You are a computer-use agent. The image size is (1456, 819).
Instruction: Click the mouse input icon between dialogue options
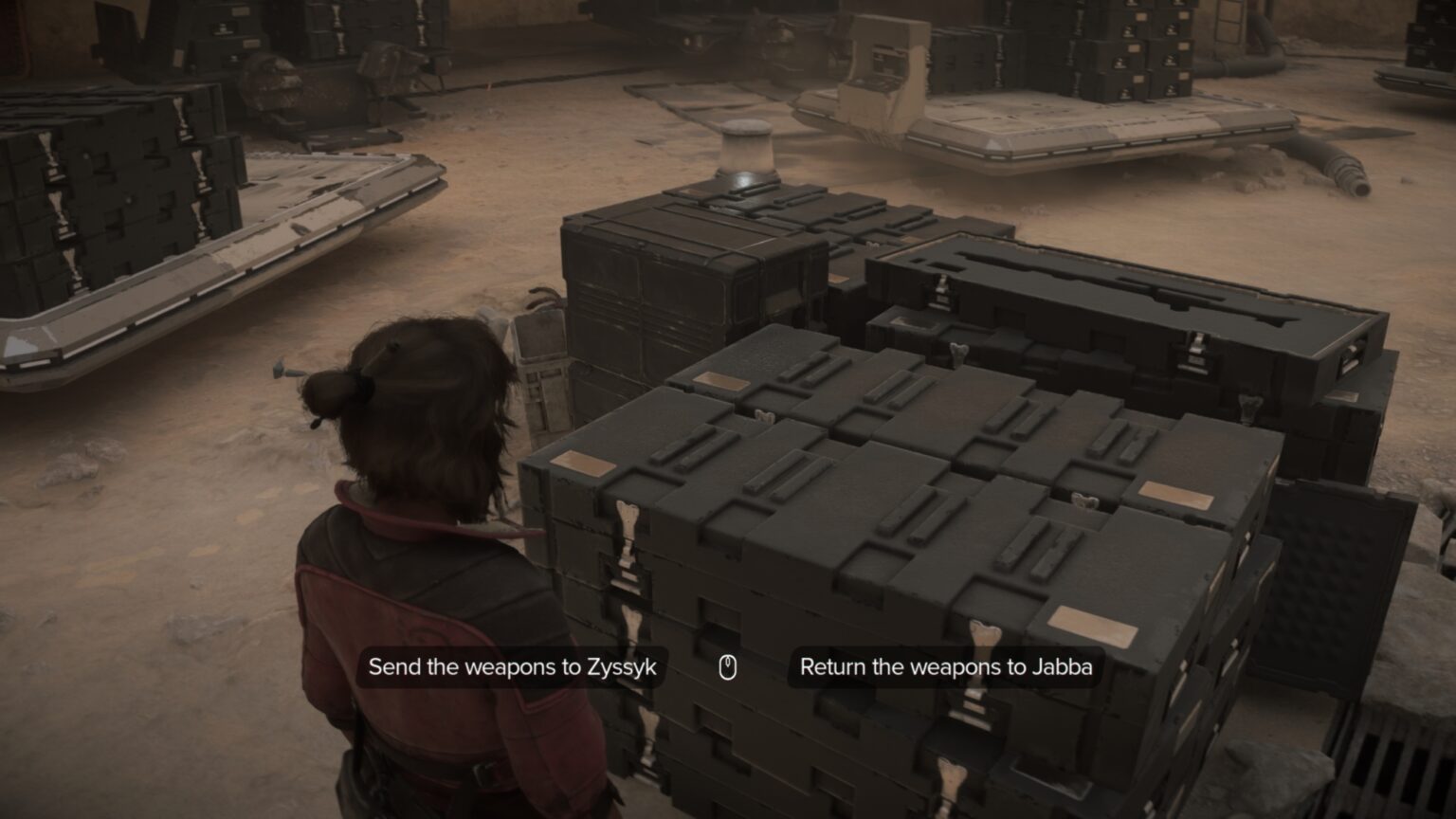pos(727,666)
